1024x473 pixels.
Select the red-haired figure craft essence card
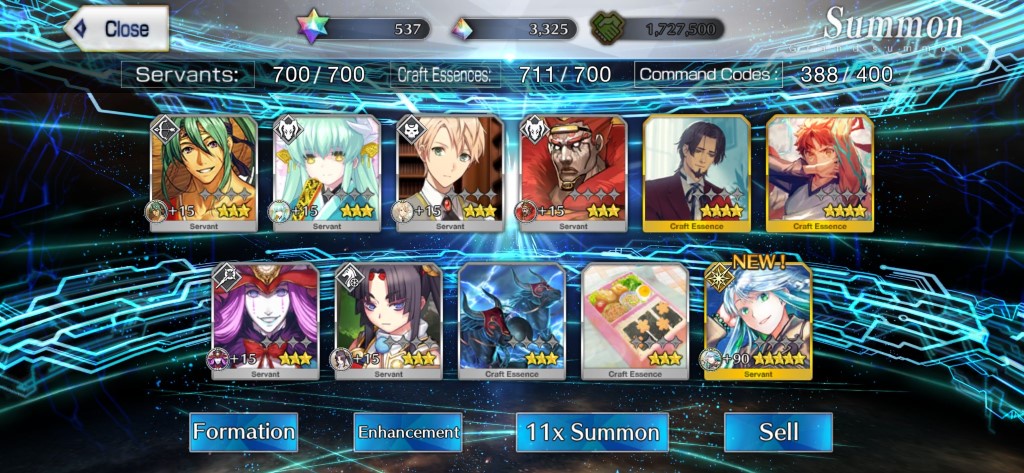click(819, 172)
